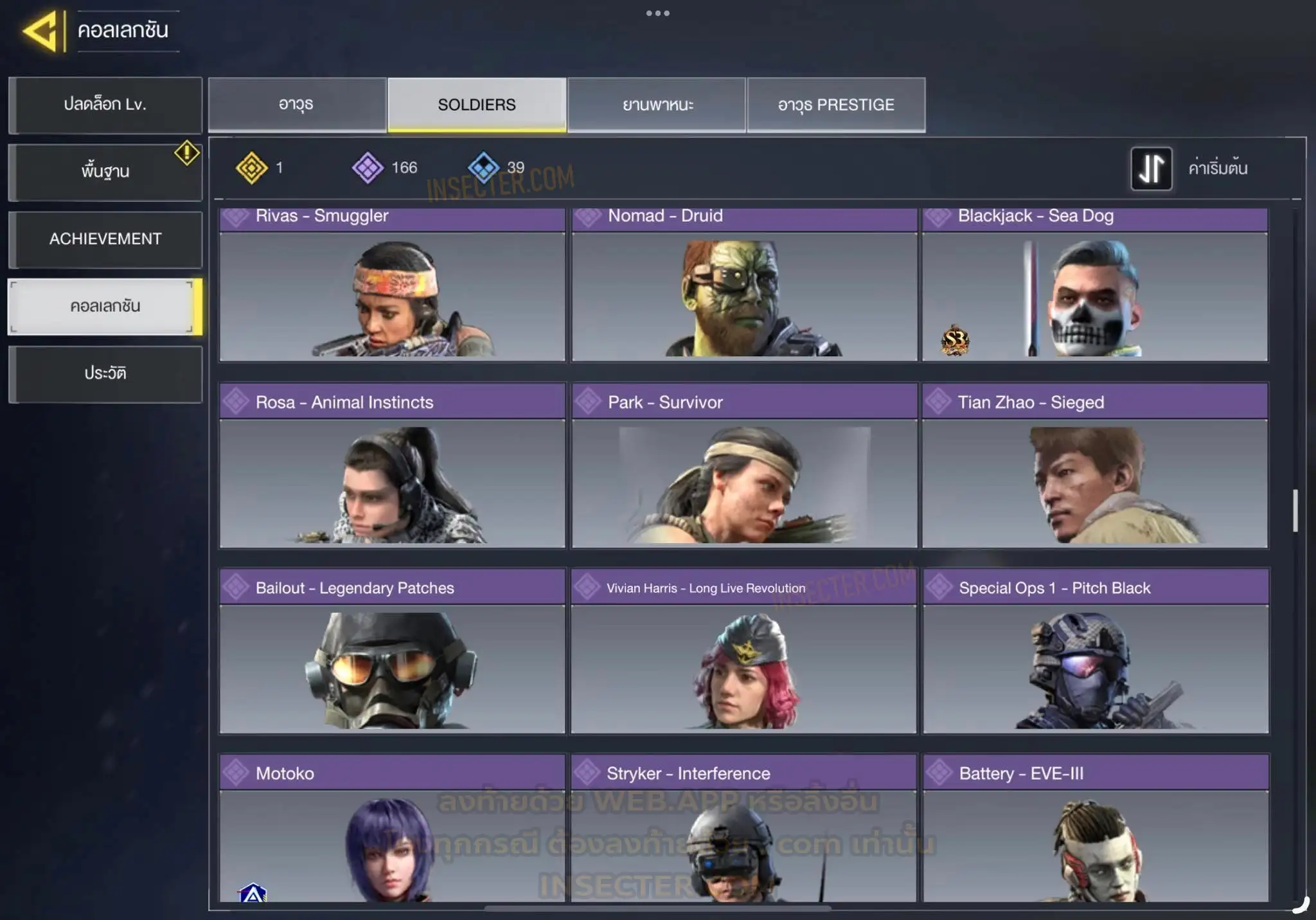
Task: Go back using the yellow arrow
Action: point(41,31)
